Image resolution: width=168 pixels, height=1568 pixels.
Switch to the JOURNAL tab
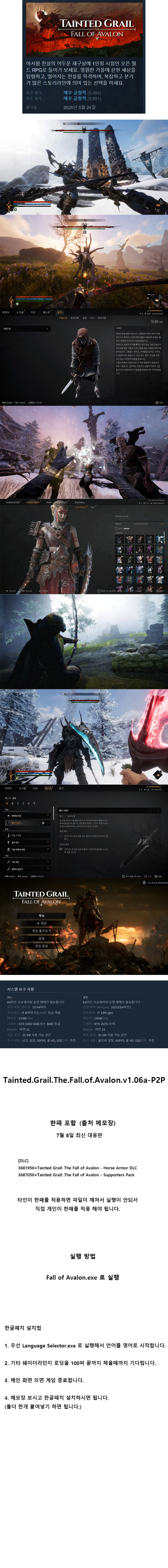coord(80,503)
